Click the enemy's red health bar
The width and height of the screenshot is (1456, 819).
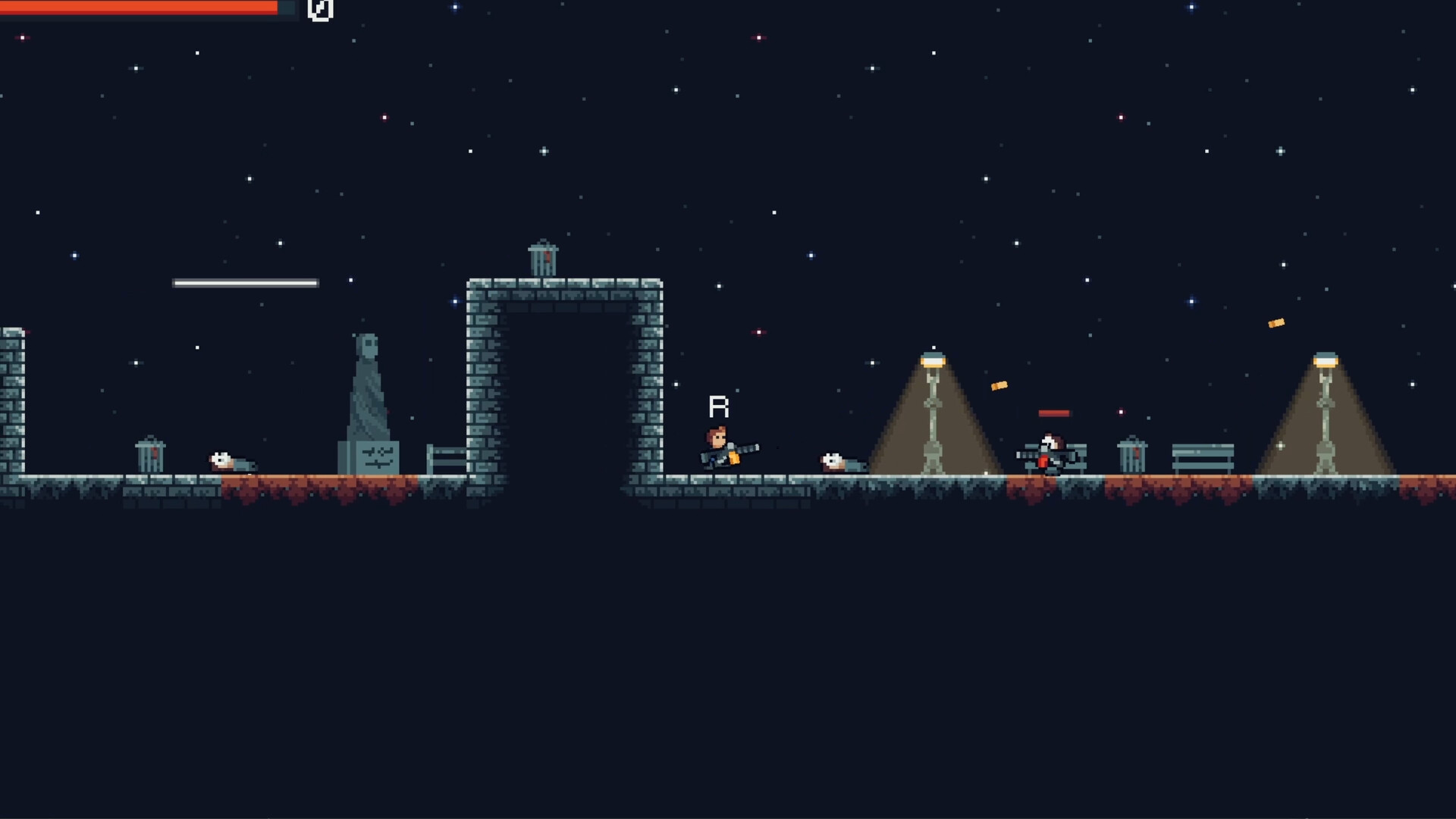coord(1055,413)
